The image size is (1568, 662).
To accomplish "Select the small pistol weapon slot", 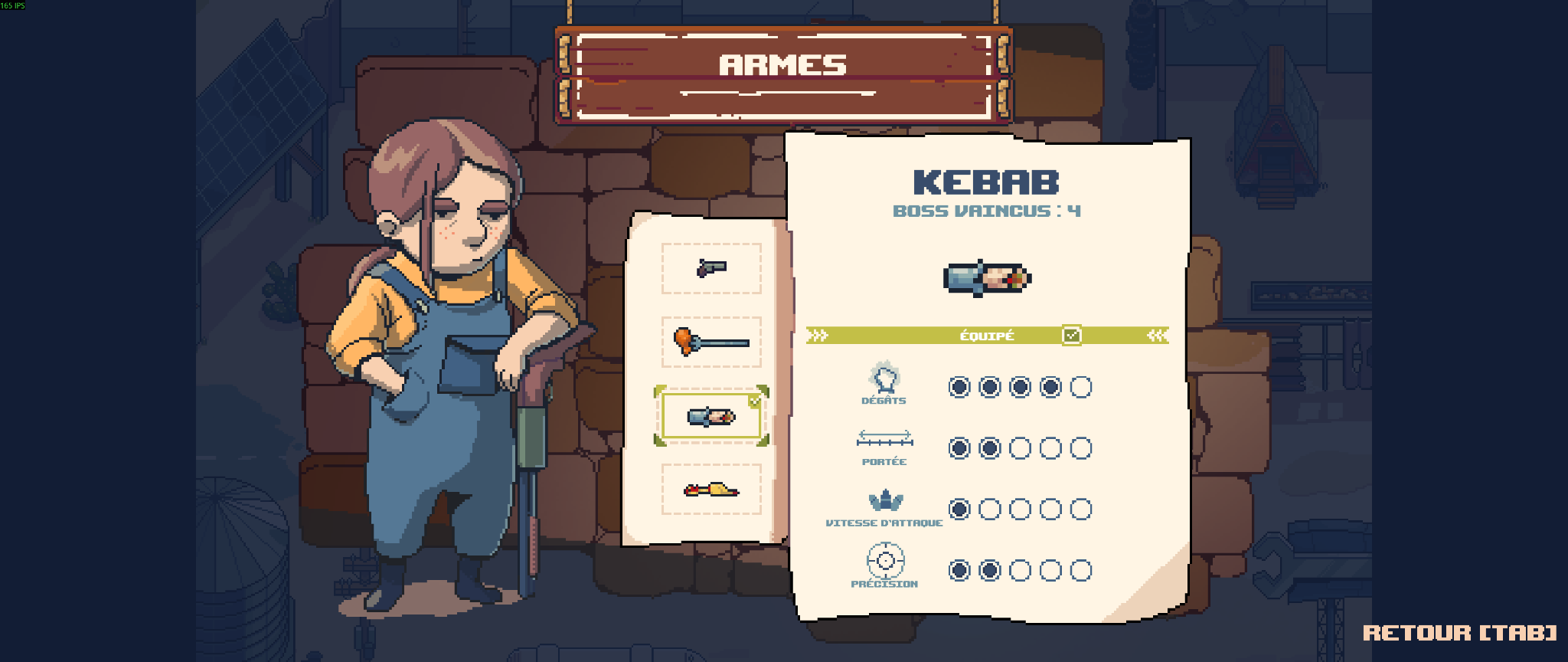I will pos(711,268).
